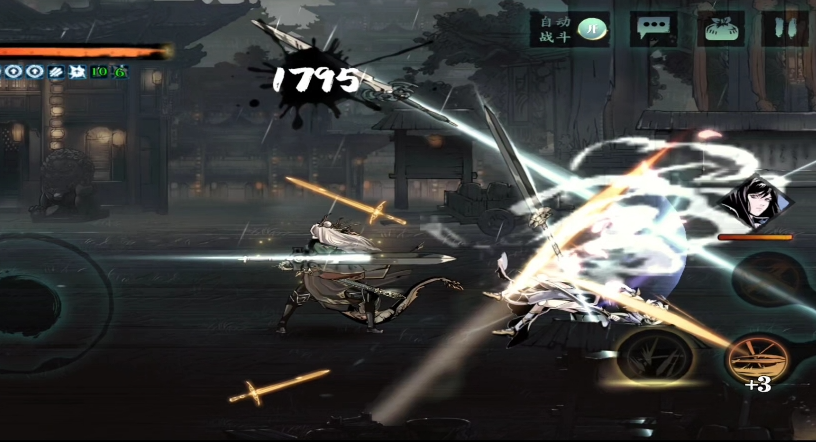Open the chat speech bubble
The height and width of the screenshot is (442, 816).
pyautogui.click(x=654, y=29)
